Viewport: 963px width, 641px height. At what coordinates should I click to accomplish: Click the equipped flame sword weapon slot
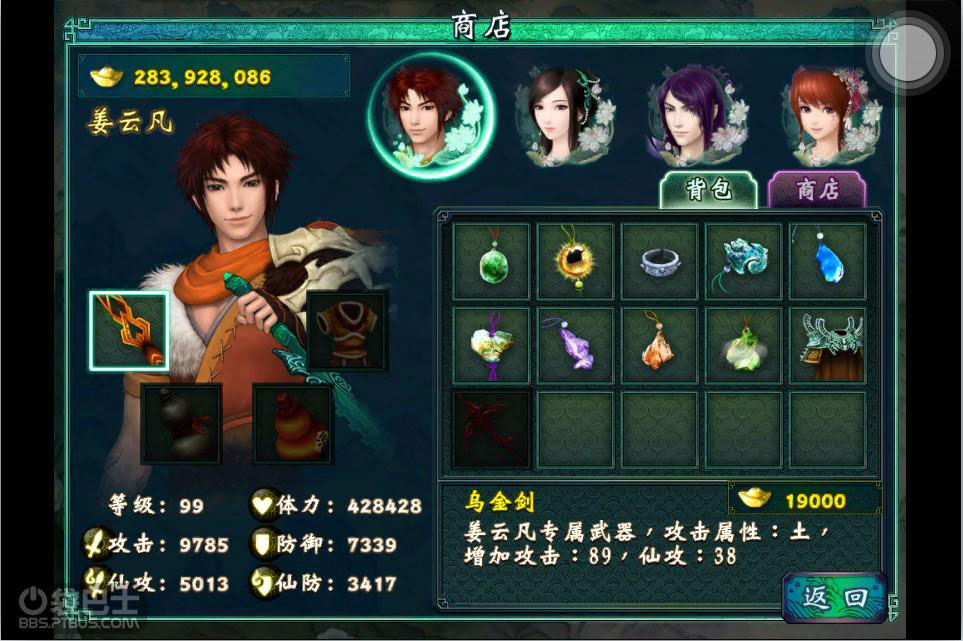[129, 331]
